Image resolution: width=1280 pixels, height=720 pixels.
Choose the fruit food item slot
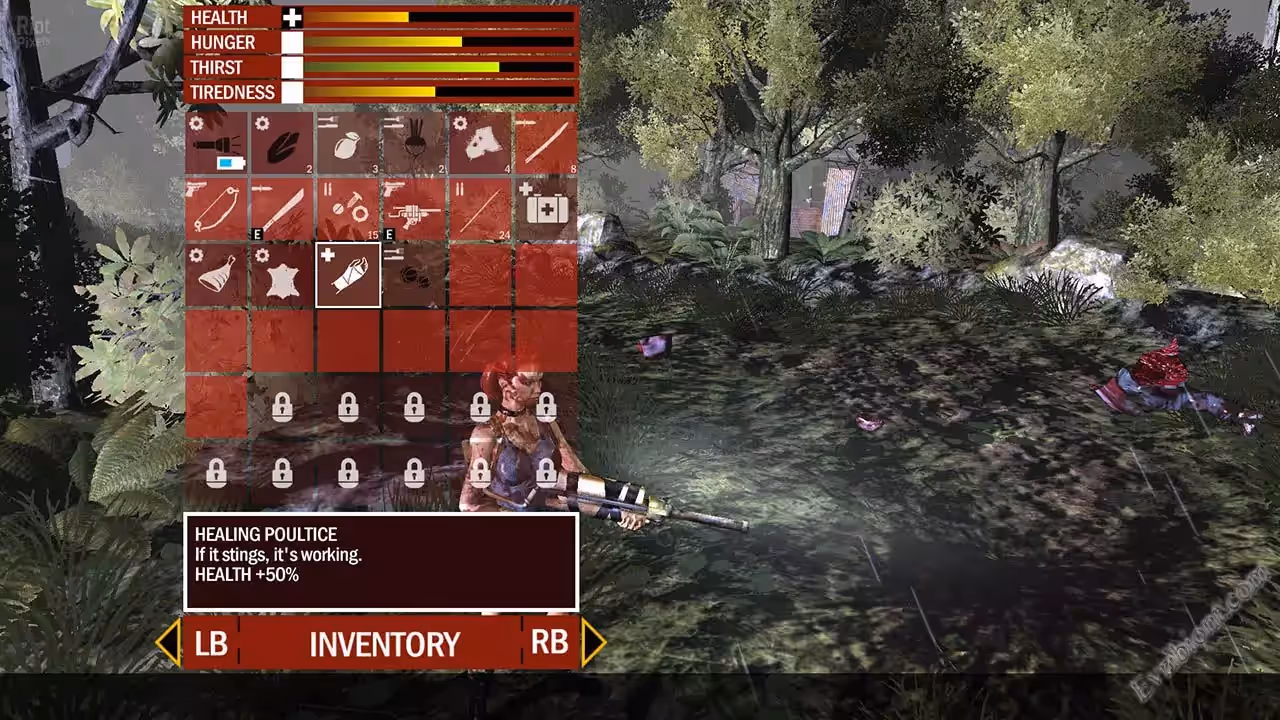click(348, 143)
